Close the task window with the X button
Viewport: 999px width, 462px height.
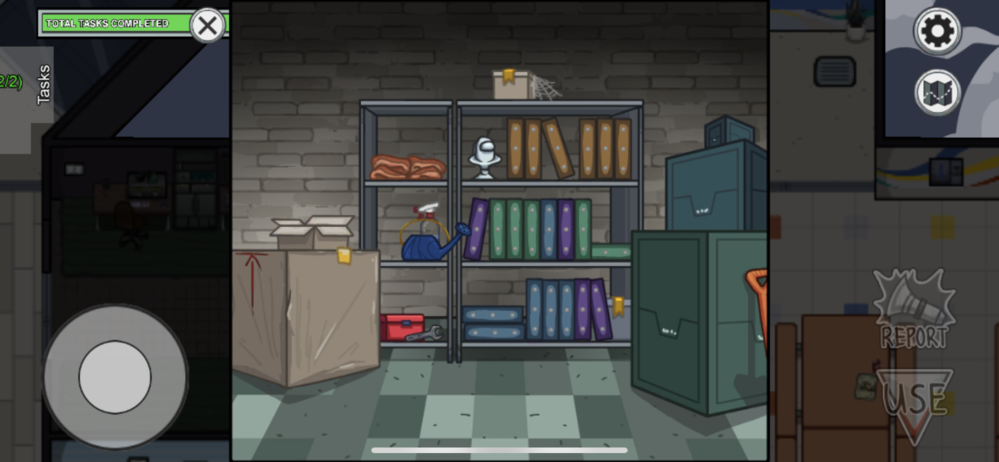pyautogui.click(x=207, y=25)
